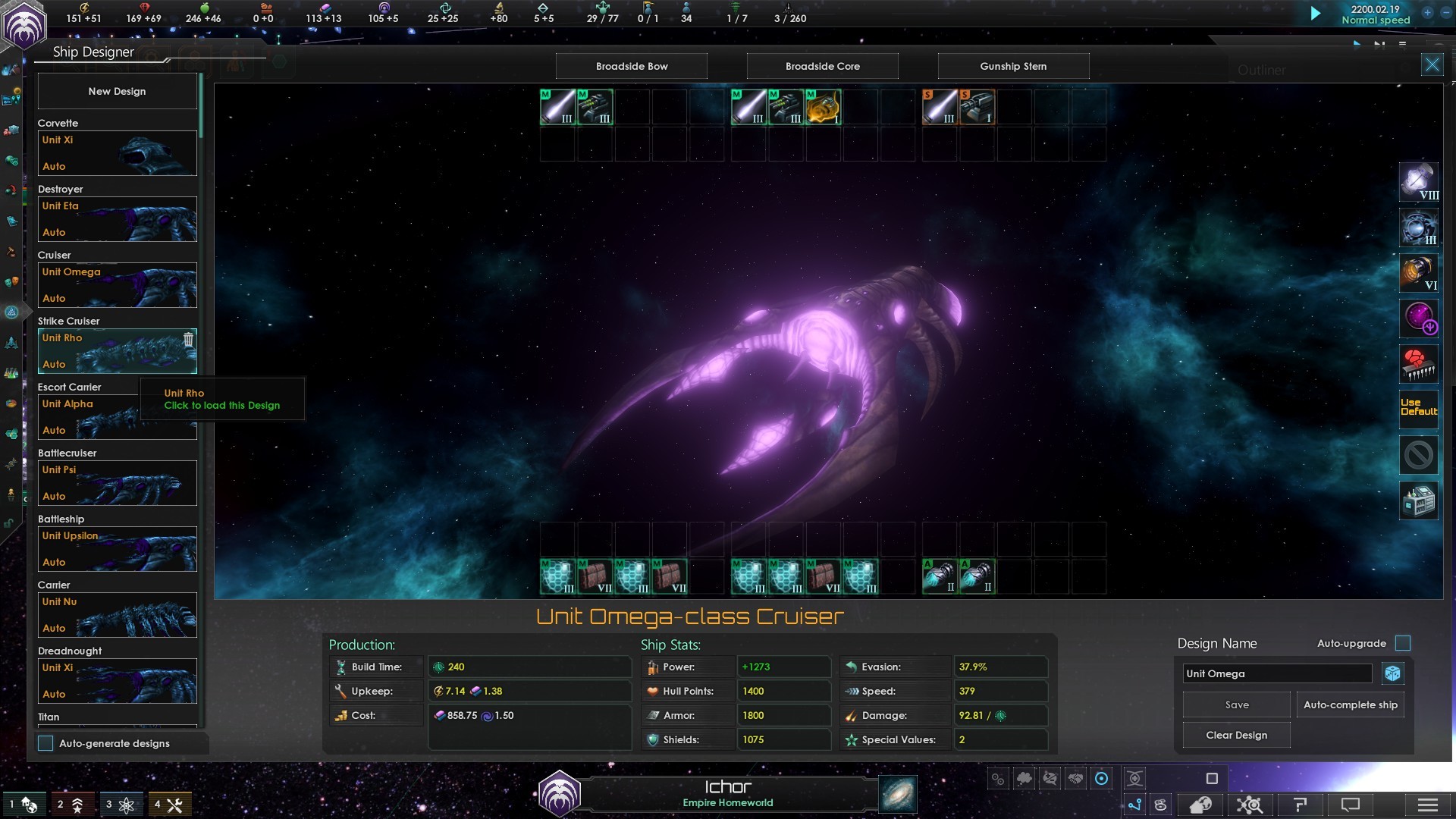
Task: Clear the current design
Action: coord(1236,735)
